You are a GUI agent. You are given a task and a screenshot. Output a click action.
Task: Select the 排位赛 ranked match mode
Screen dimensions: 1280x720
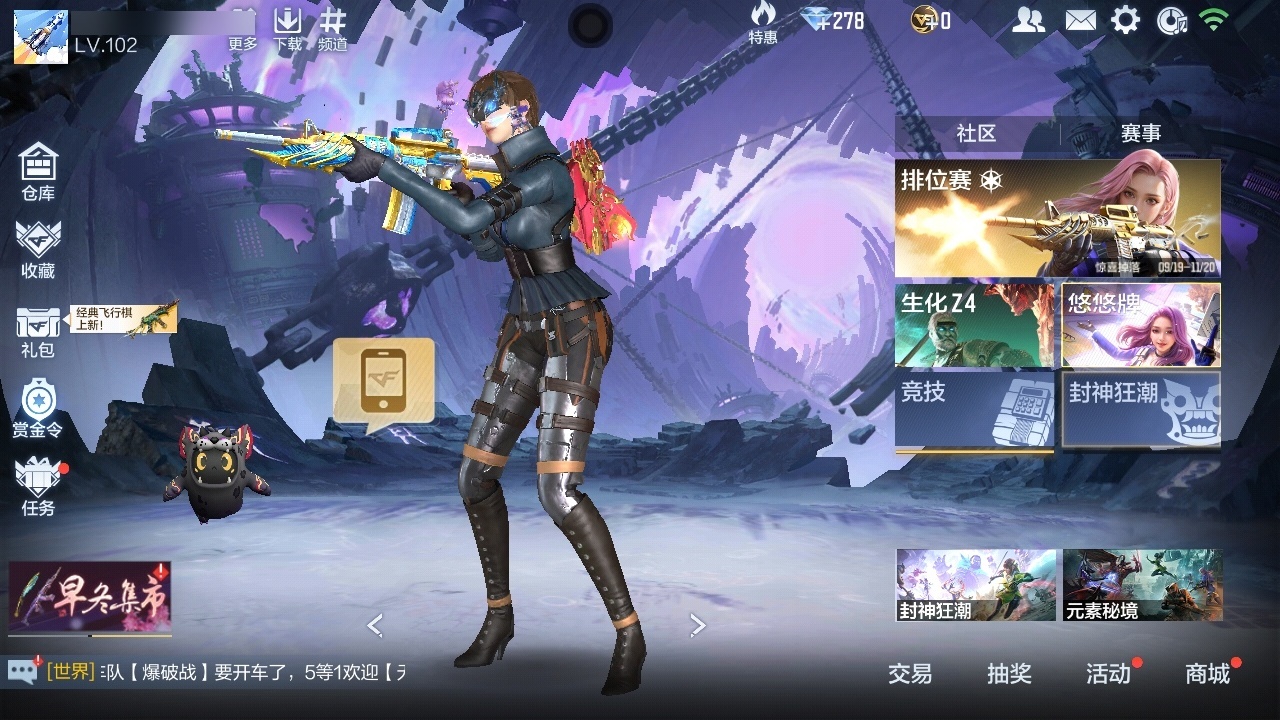[x=1057, y=218]
